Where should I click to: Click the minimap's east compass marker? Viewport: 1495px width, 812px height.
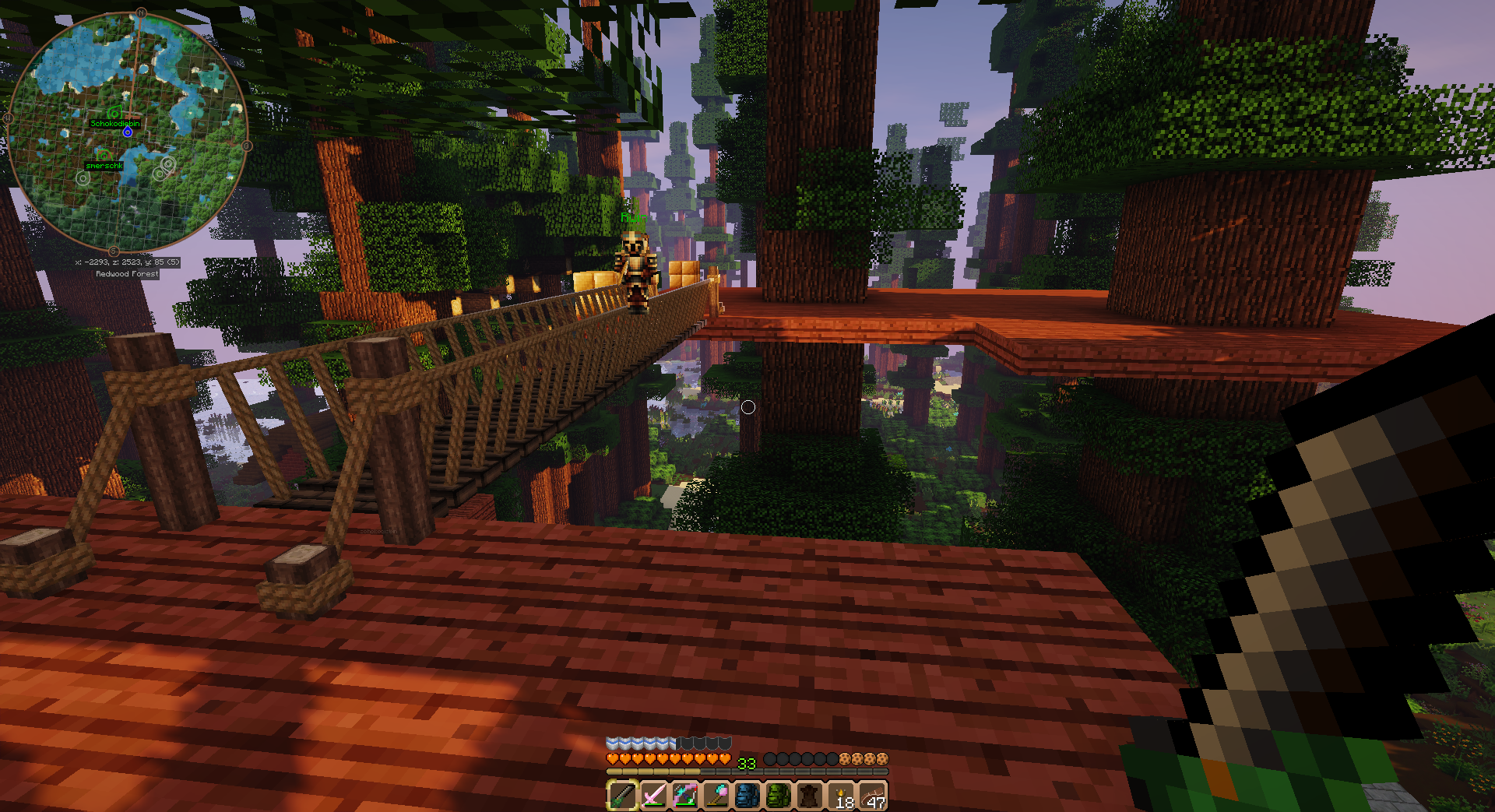(247, 146)
